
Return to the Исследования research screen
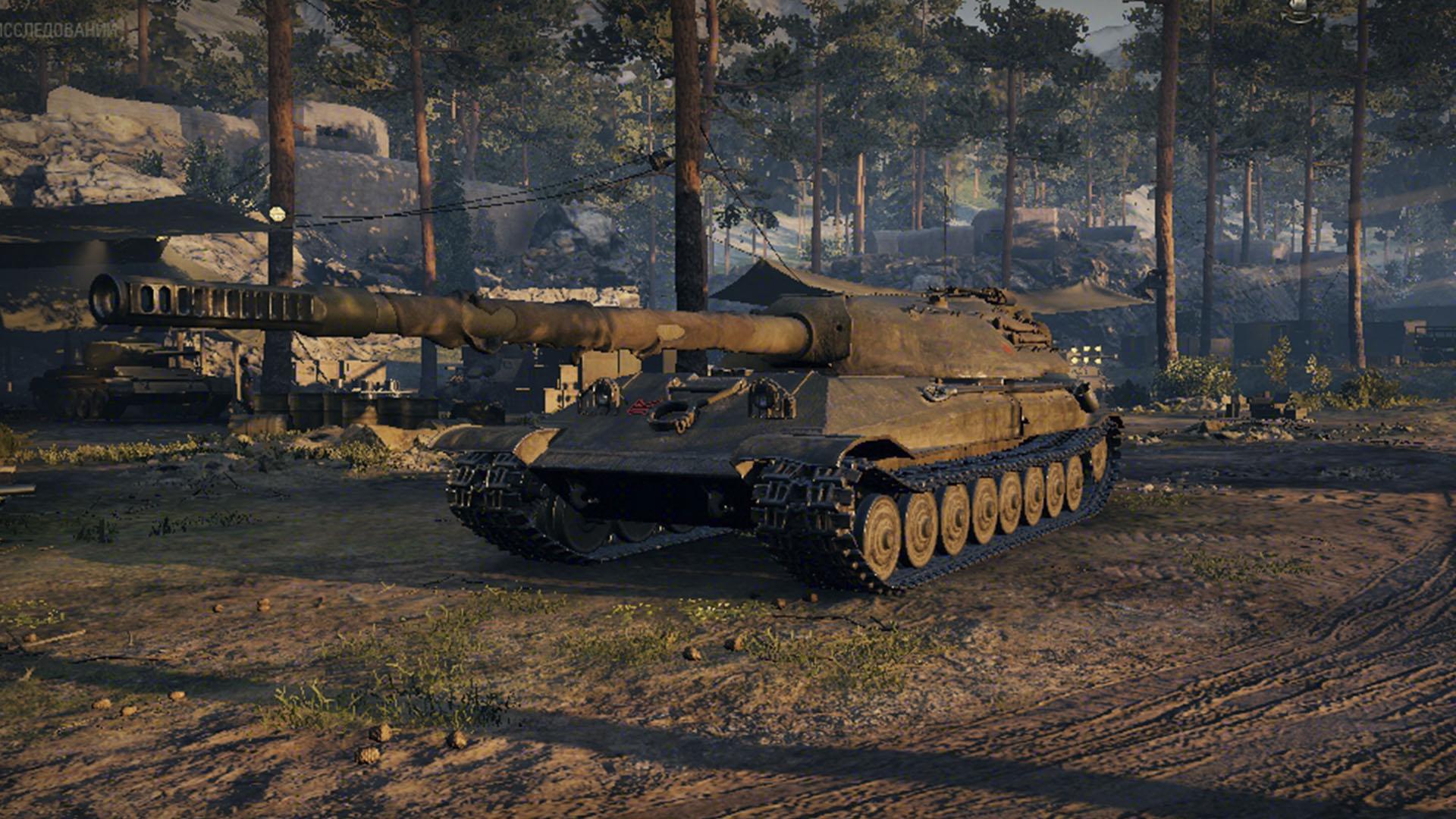click(59, 30)
